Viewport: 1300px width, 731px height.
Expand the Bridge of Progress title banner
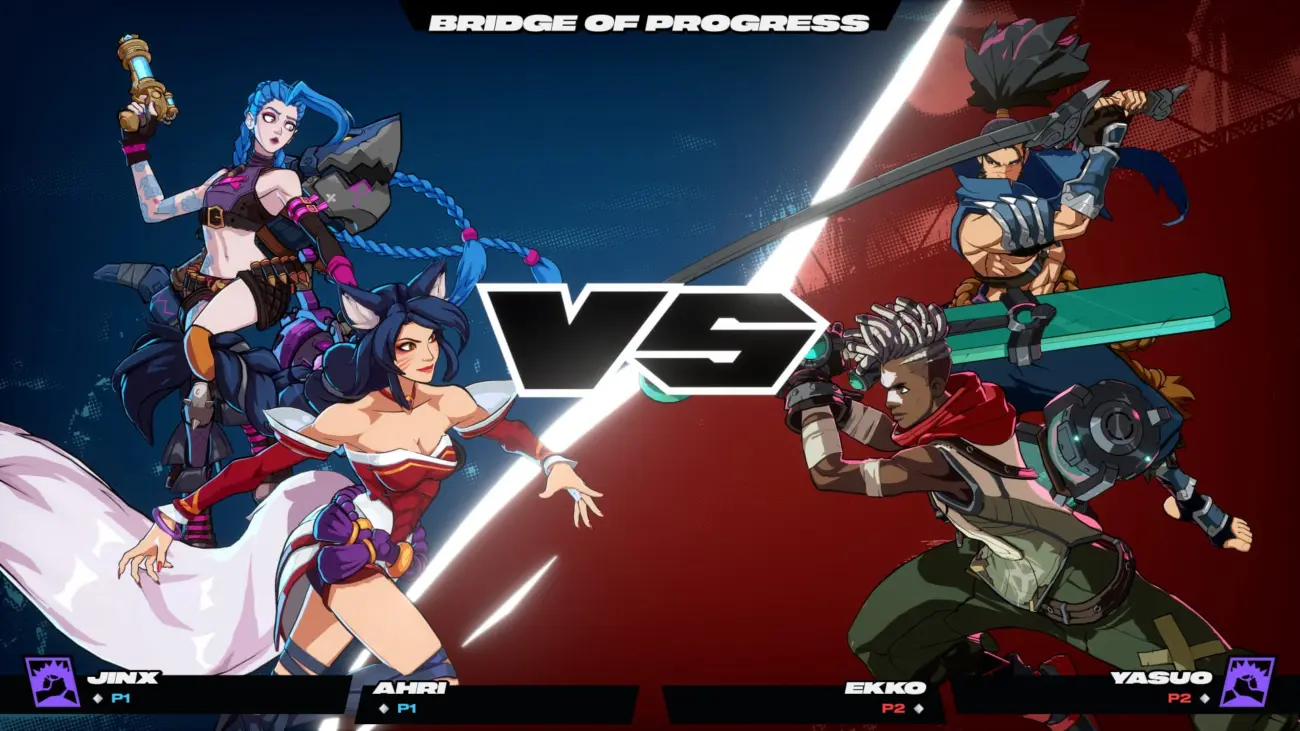(x=650, y=22)
